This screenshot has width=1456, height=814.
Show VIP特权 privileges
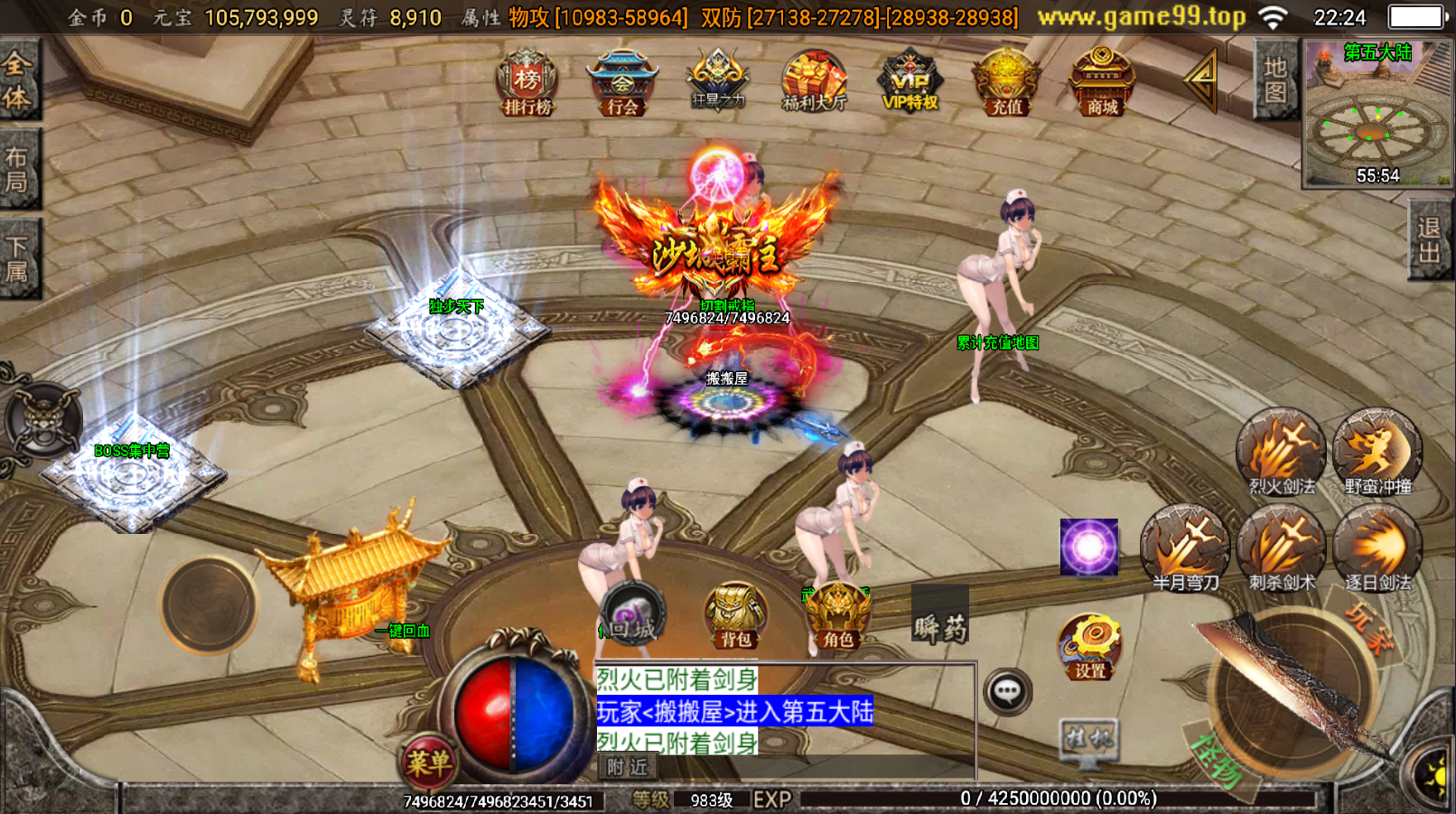click(910, 83)
